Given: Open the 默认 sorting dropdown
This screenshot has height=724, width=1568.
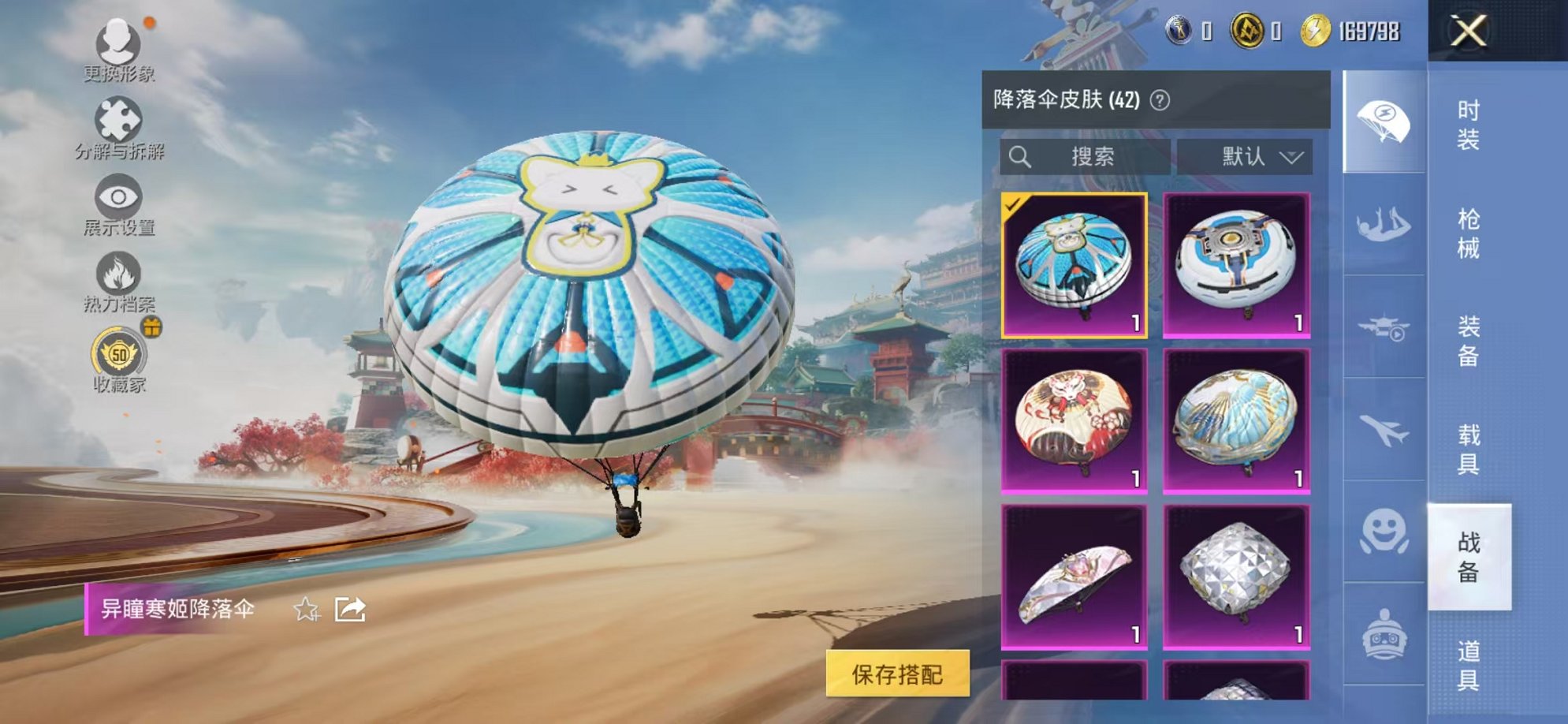Looking at the screenshot, I should 1253,156.
